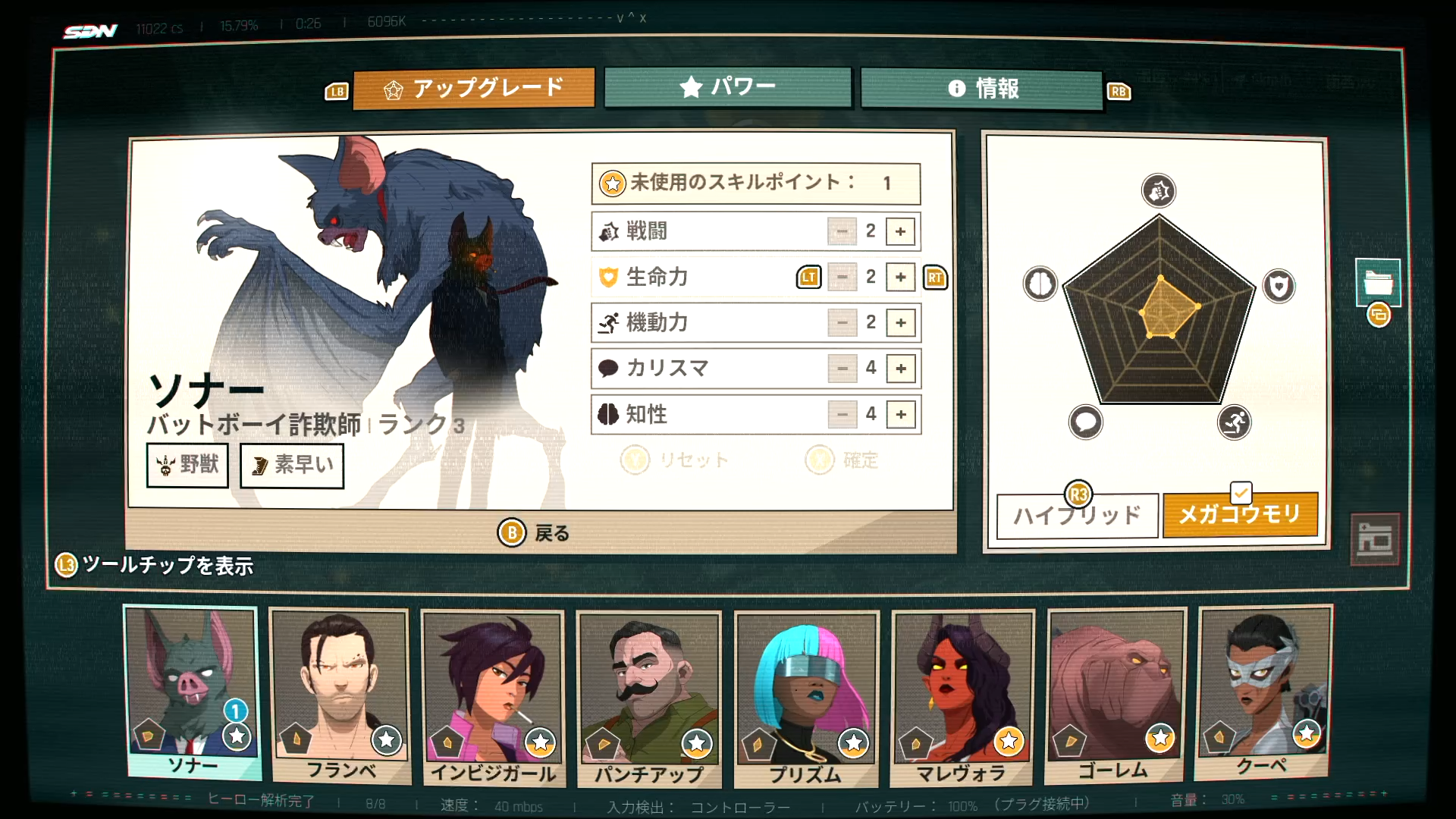
Task: Select the brain 知性 icon on the radar chart
Action: click(1040, 284)
